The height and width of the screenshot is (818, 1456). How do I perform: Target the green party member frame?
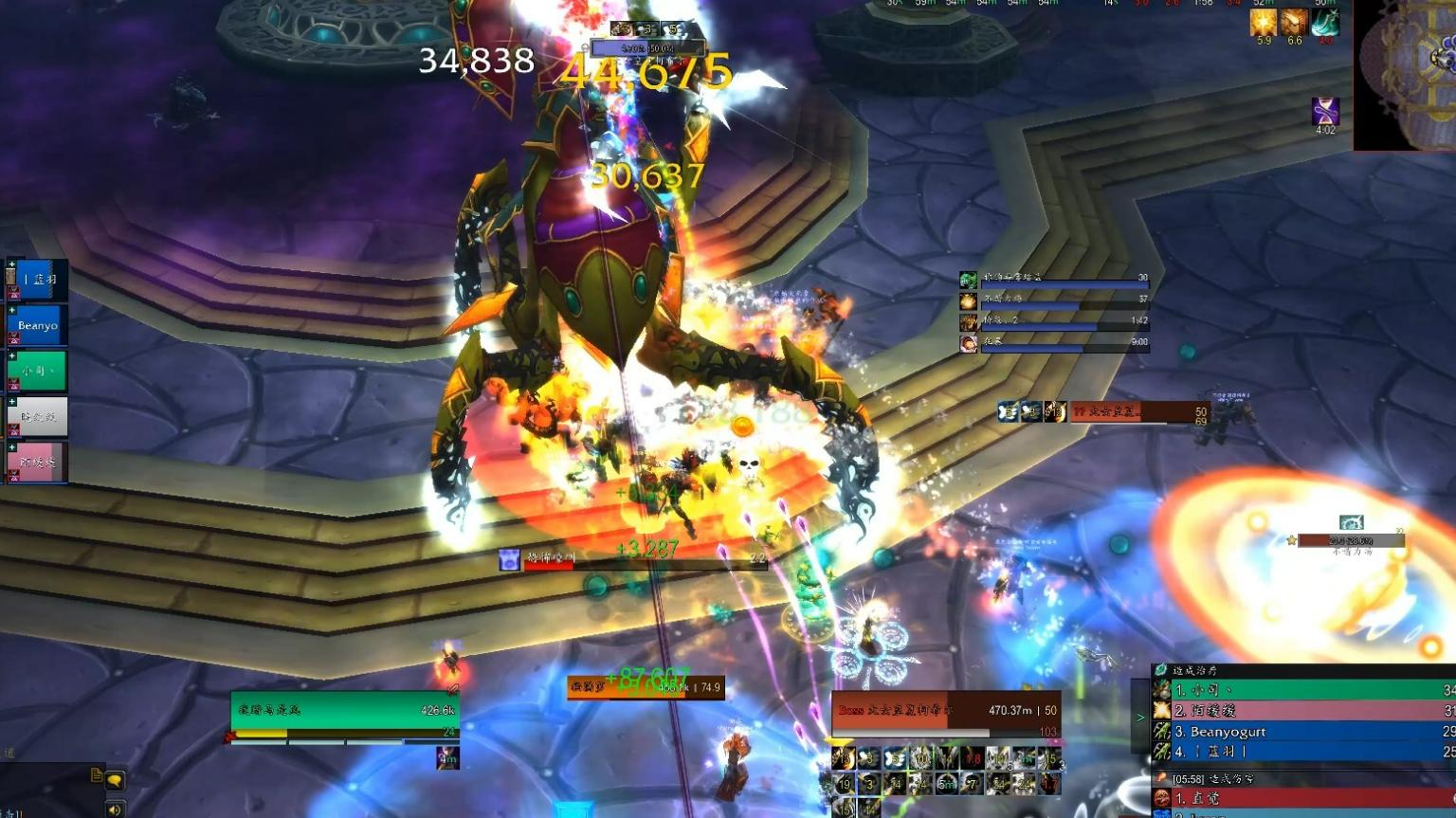coord(38,371)
